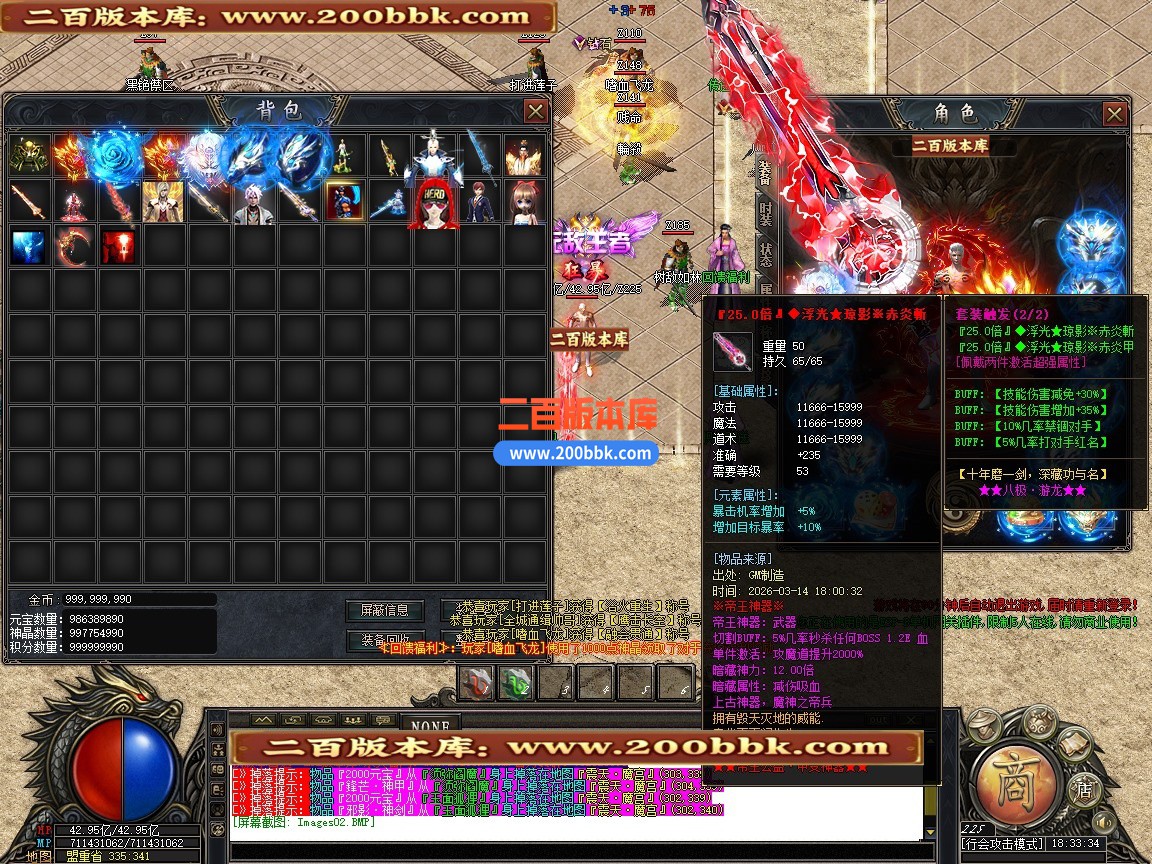Select the red glowing sword skill icon
This screenshot has width=1152, height=864.
coord(119,246)
